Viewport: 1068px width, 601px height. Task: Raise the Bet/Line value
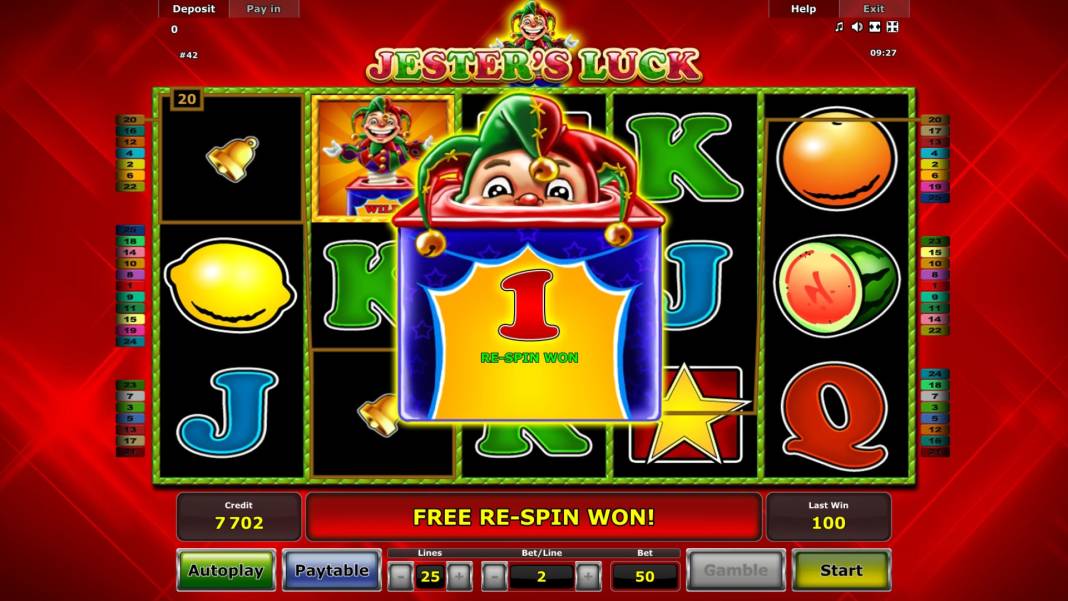[588, 576]
